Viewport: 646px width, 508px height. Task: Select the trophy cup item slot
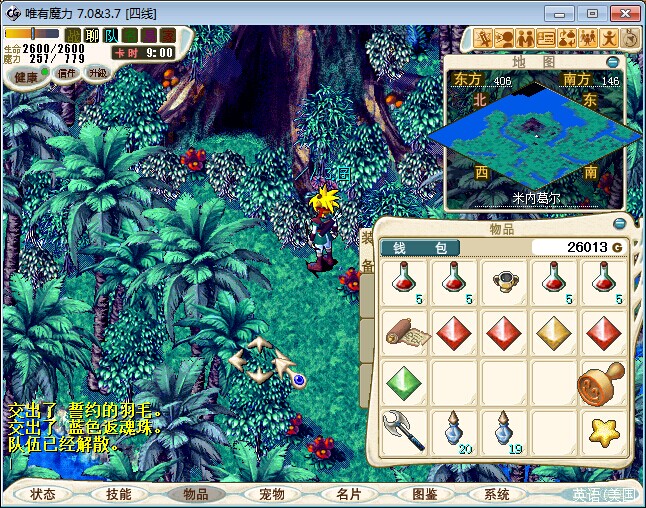[x=504, y=281]
